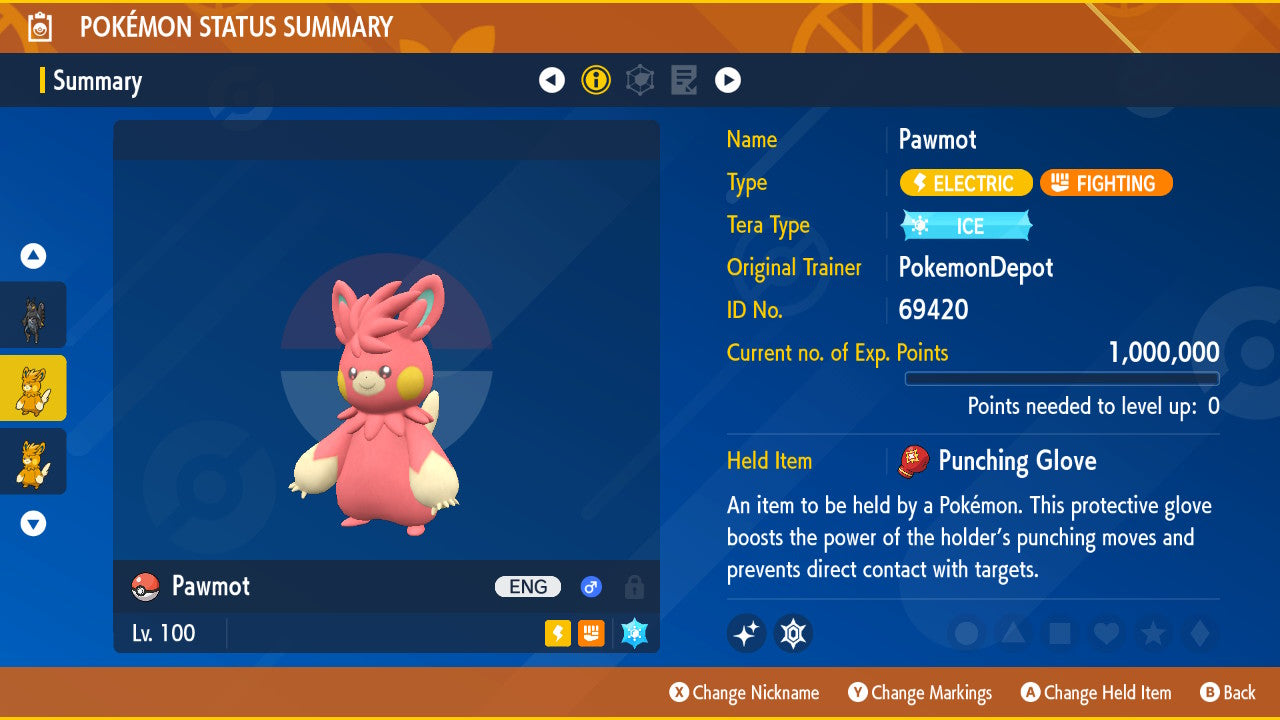Viewport: 1280px width, 720px height.
Task: Select the yellow-highlighted Pawmot party thumbnail
Action: point(34,388)
